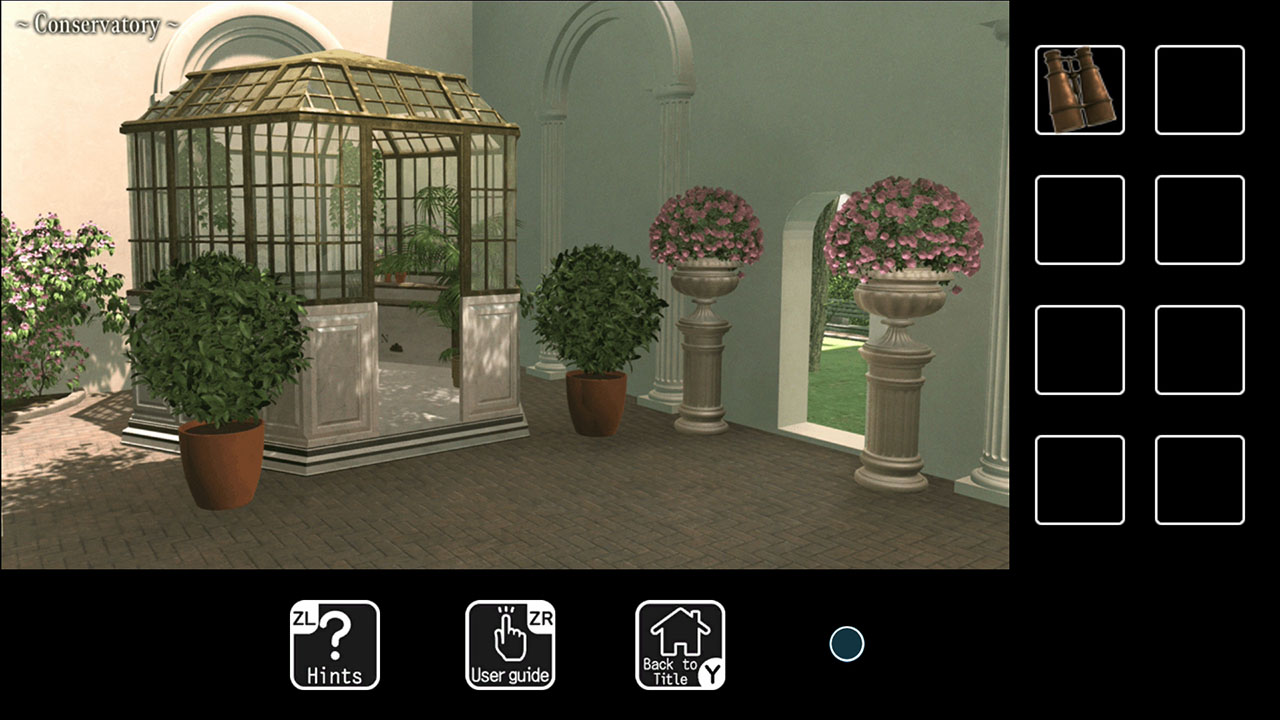Examine the pink flower urn near the column
This screenshot has height=720, width=1280.
tap(705, 225)
